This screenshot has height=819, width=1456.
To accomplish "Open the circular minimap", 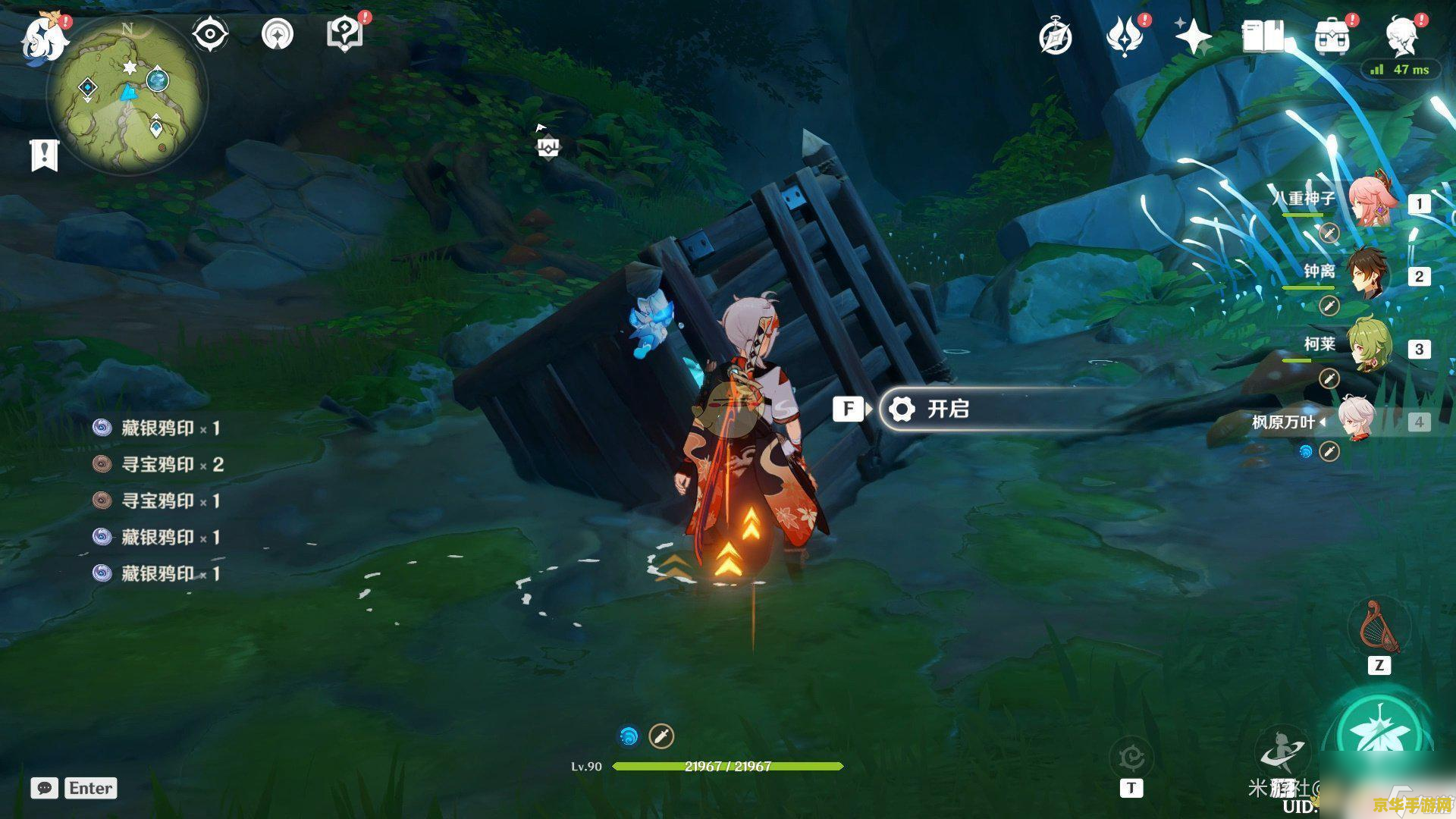I will pyautogui.click(x=127, y=96).
